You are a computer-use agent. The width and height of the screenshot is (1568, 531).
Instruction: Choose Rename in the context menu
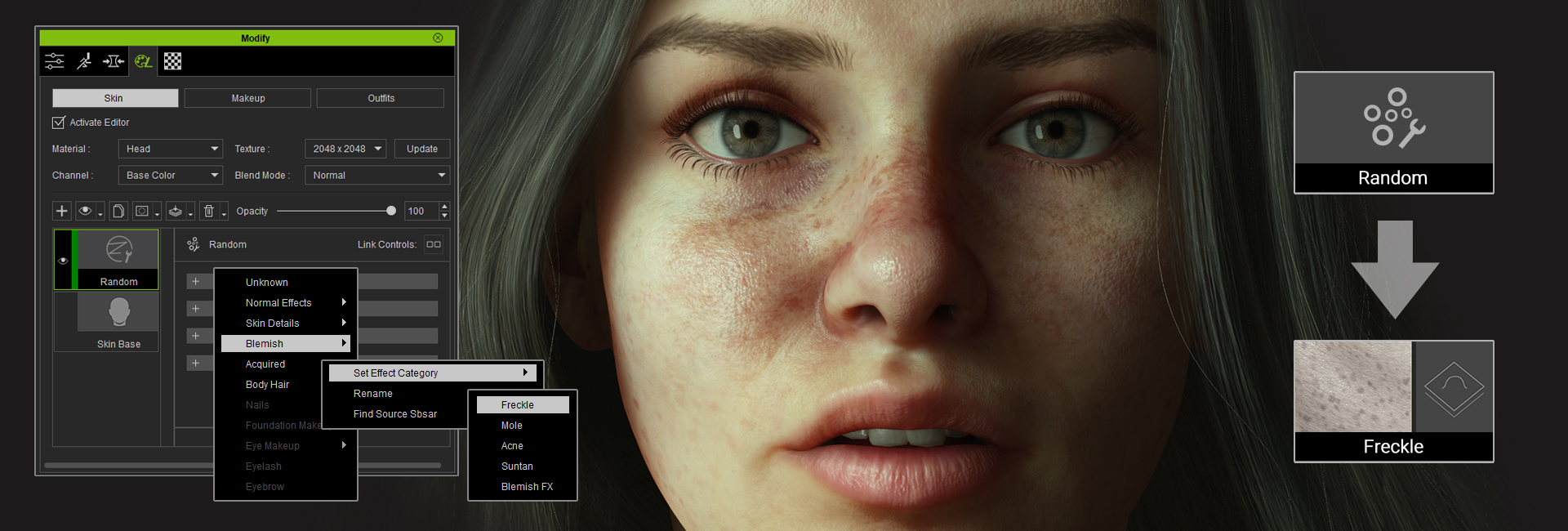373,394
